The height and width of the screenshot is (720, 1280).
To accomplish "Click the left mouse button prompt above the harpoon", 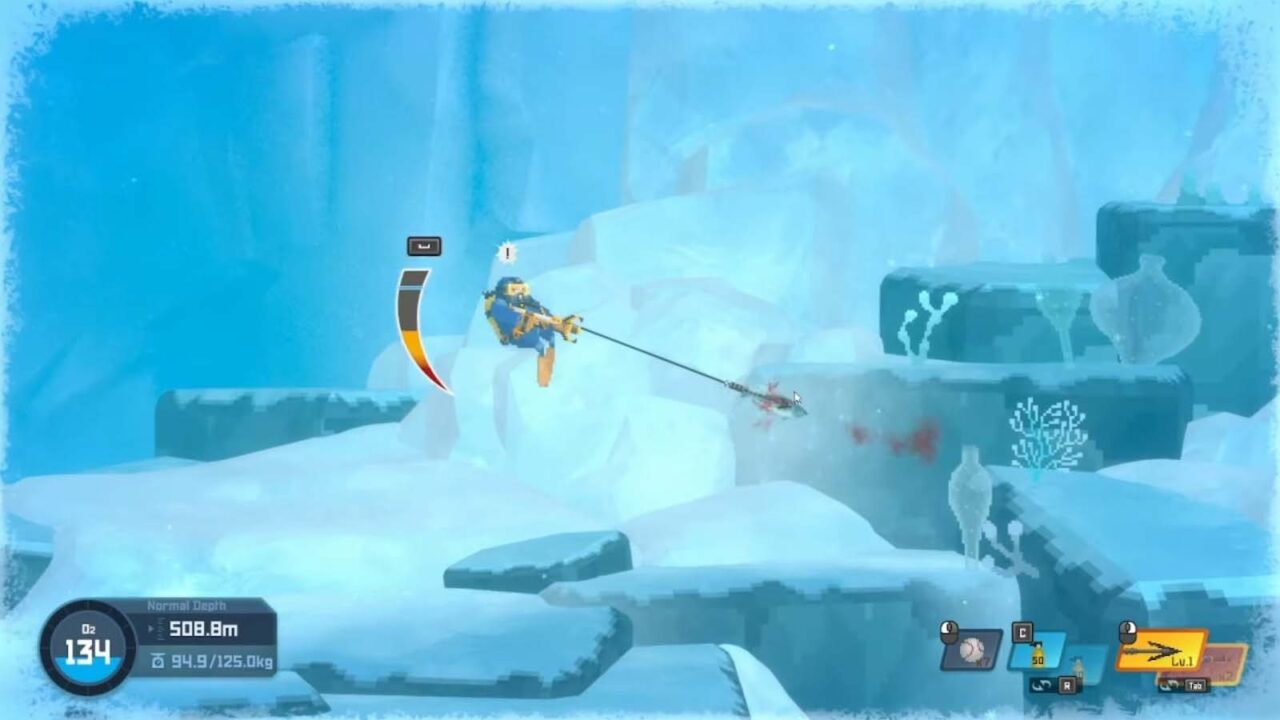I will (x=1127, y=630).
